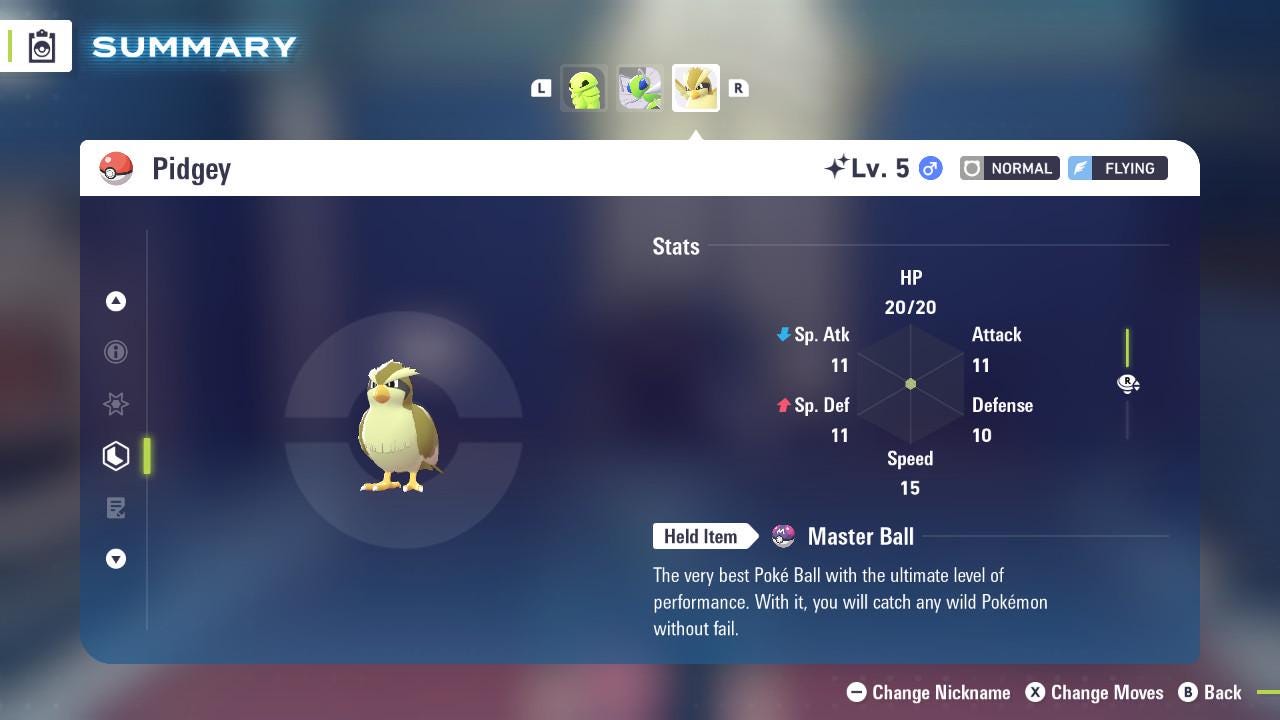Click the green page scroll indicator

pos(147,456)
